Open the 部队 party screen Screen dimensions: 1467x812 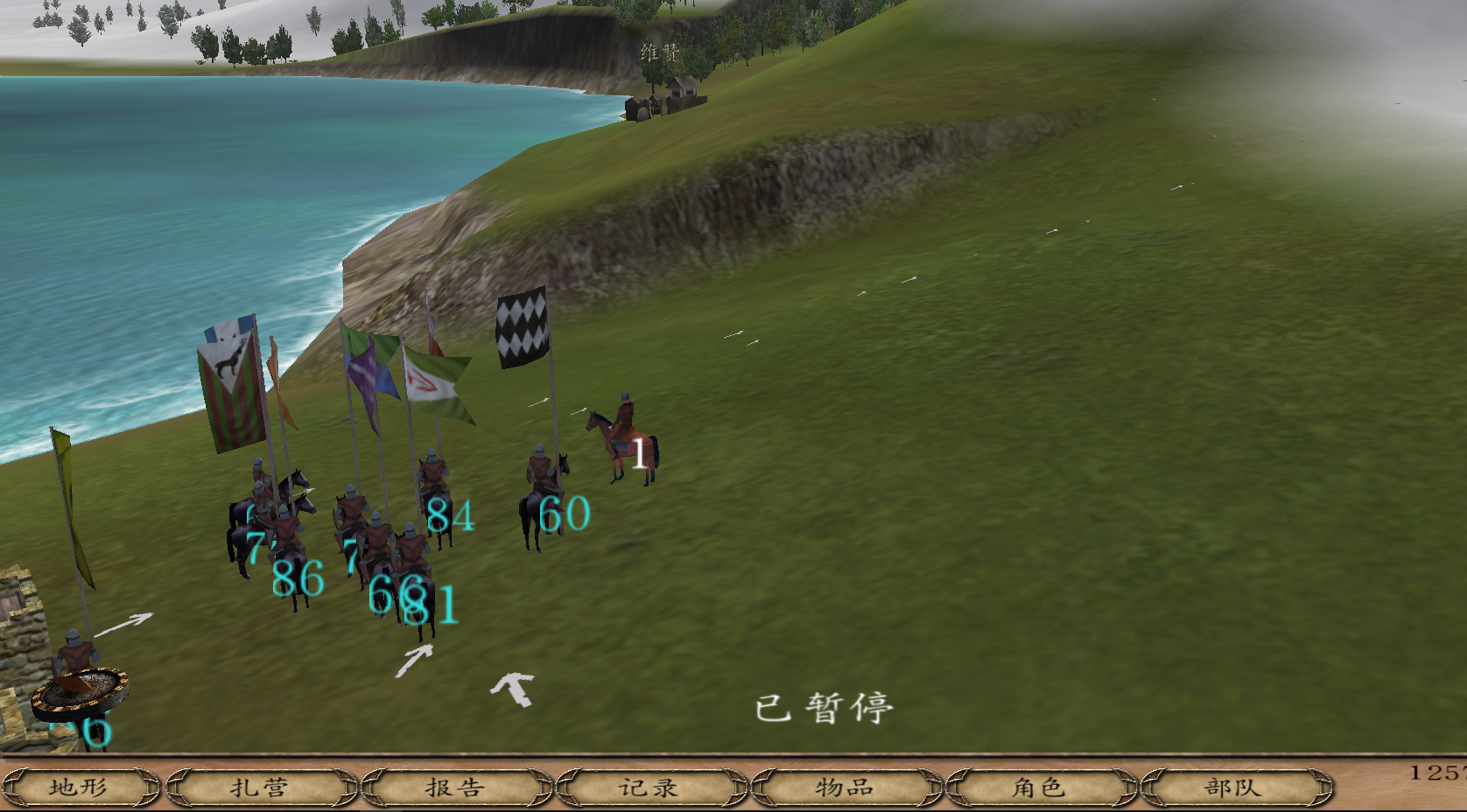(1234, 787)
